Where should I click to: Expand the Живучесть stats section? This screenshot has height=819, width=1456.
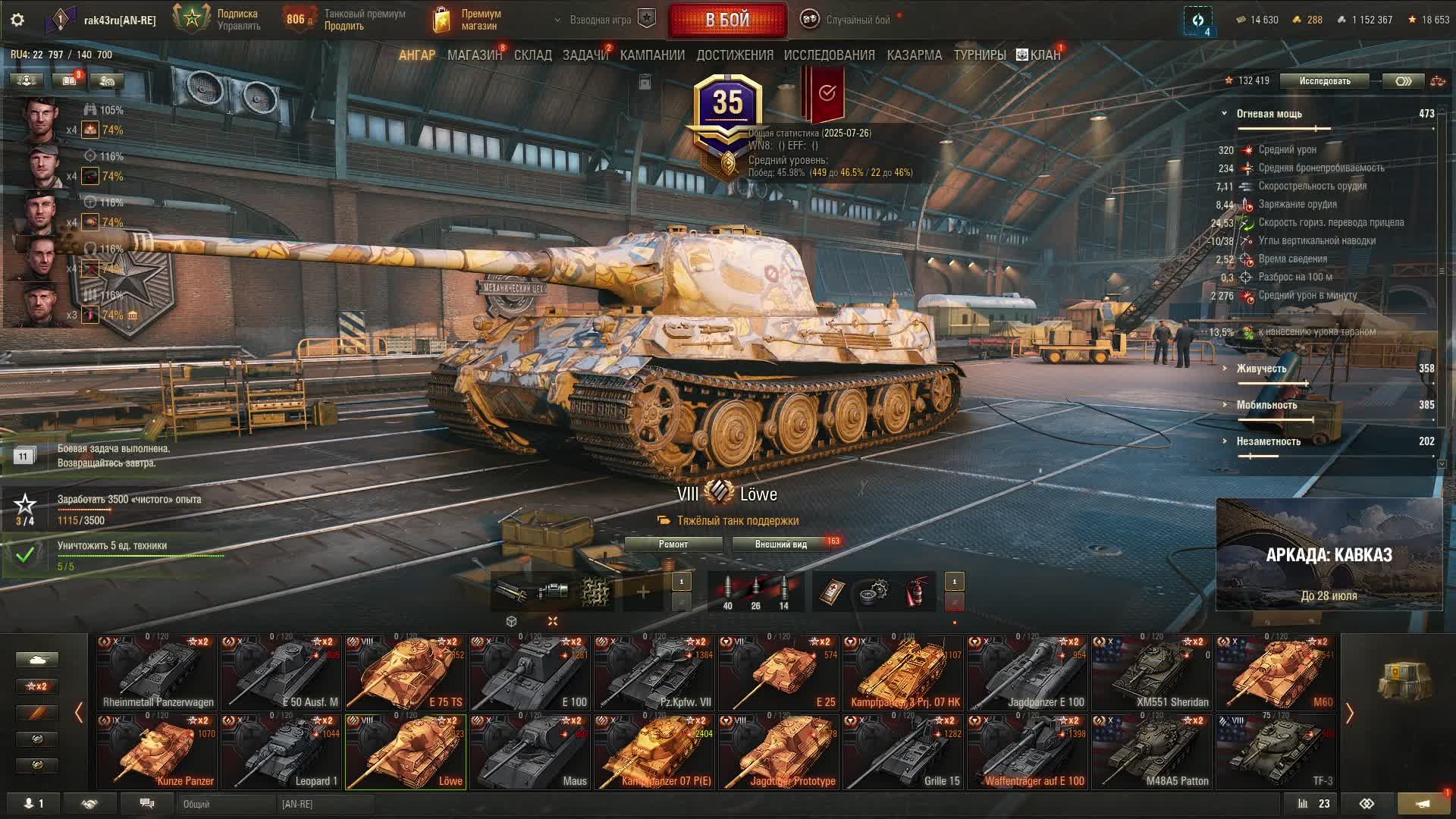(1261, 369)
